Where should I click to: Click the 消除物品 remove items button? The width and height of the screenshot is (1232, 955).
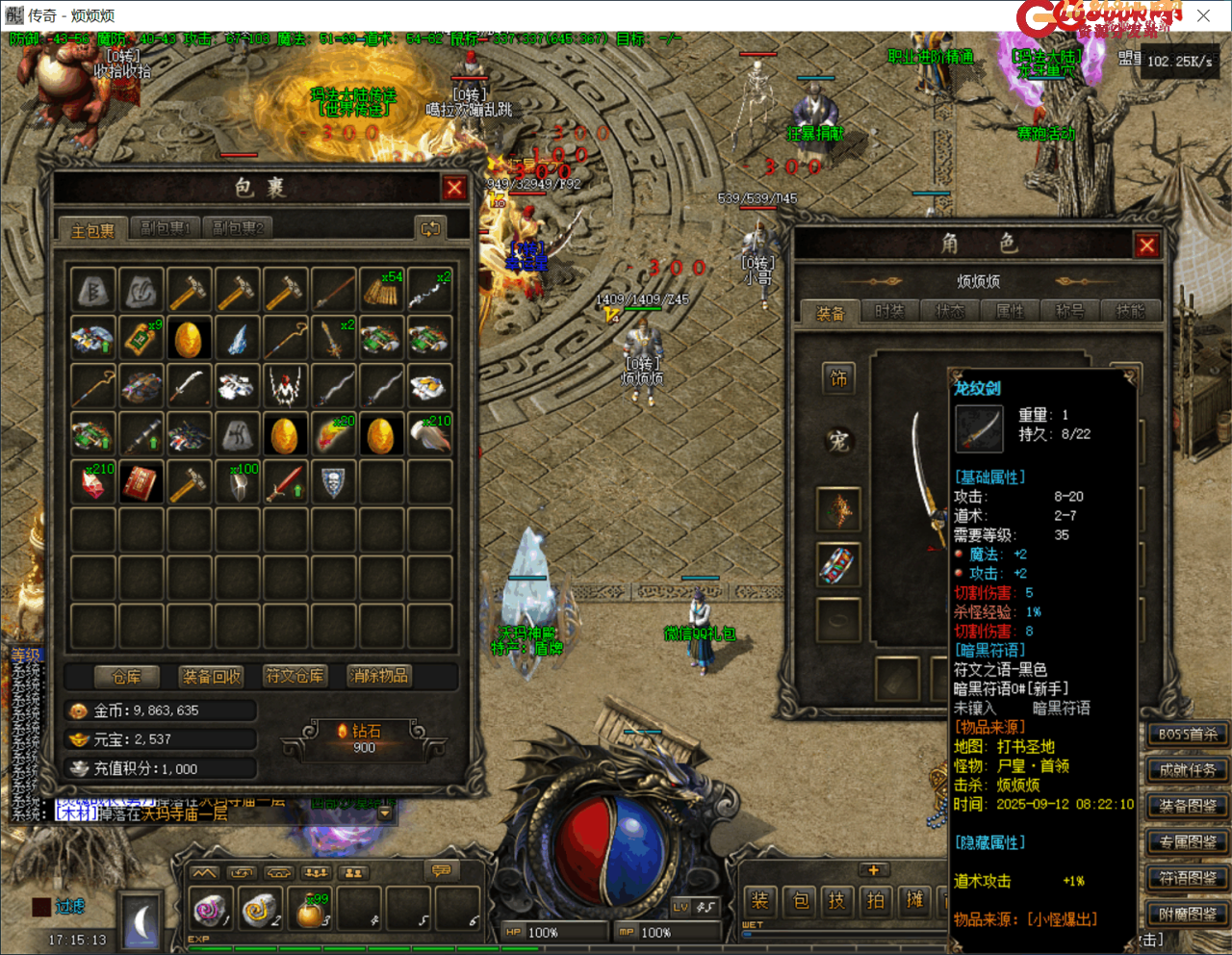coord(379,677)
